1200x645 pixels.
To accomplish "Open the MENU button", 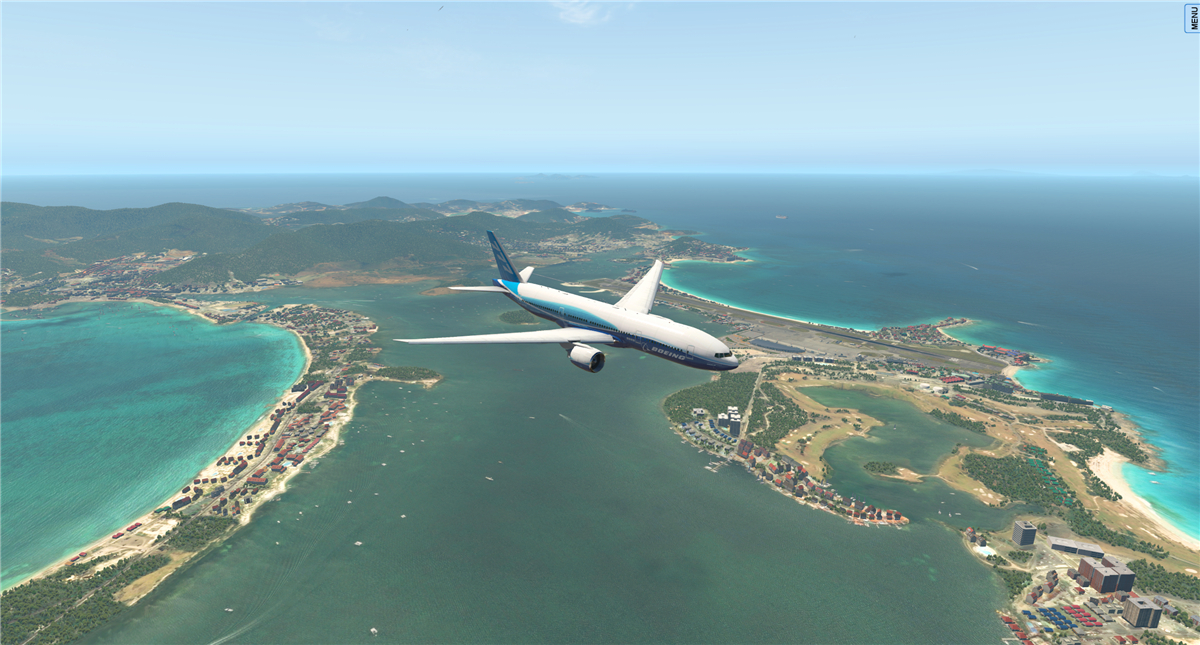I will point(1192,18).
